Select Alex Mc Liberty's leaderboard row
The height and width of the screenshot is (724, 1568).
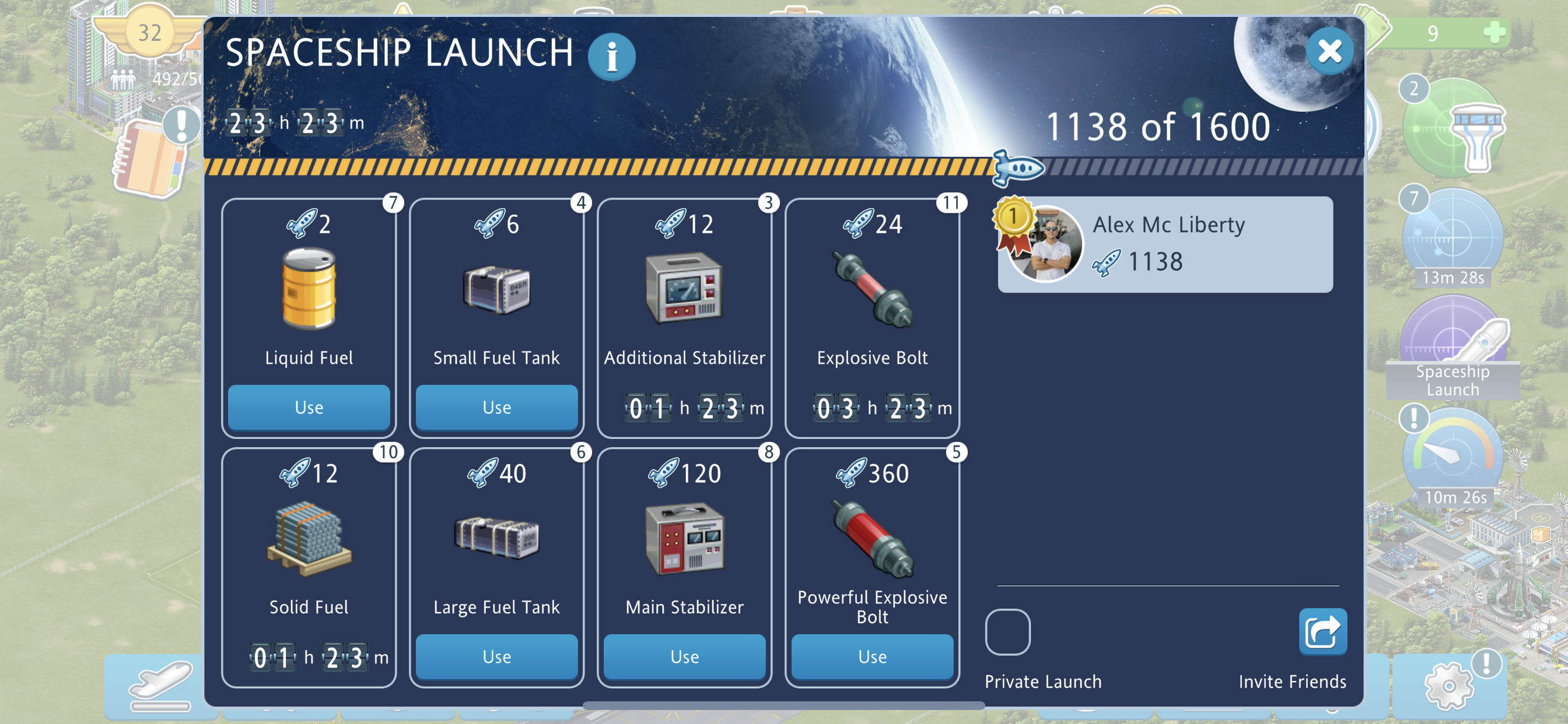(x=1164, y=244)
